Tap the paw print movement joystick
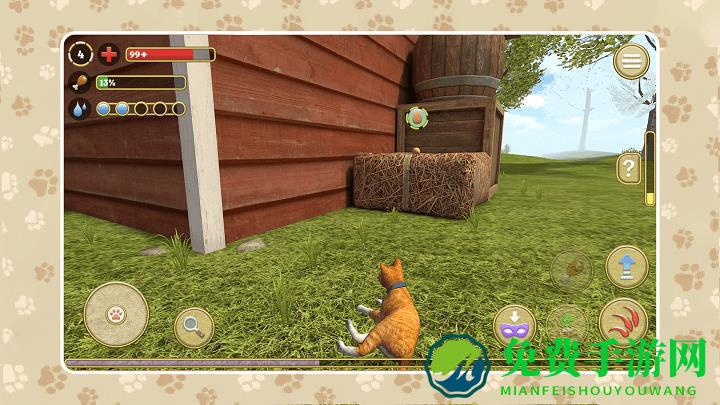Image resolution: width=720 pixels, height=405 pixels. tap(117, 313)
